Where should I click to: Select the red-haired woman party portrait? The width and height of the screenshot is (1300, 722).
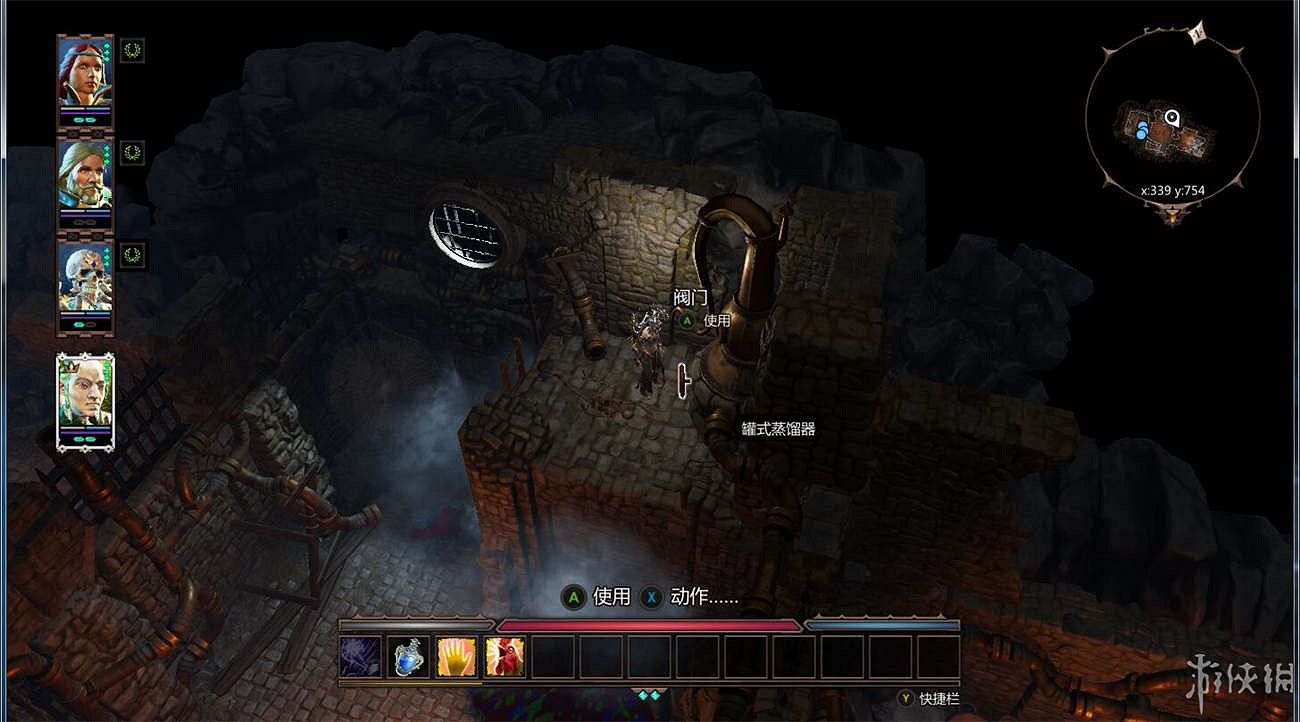[x=85, y=72]
